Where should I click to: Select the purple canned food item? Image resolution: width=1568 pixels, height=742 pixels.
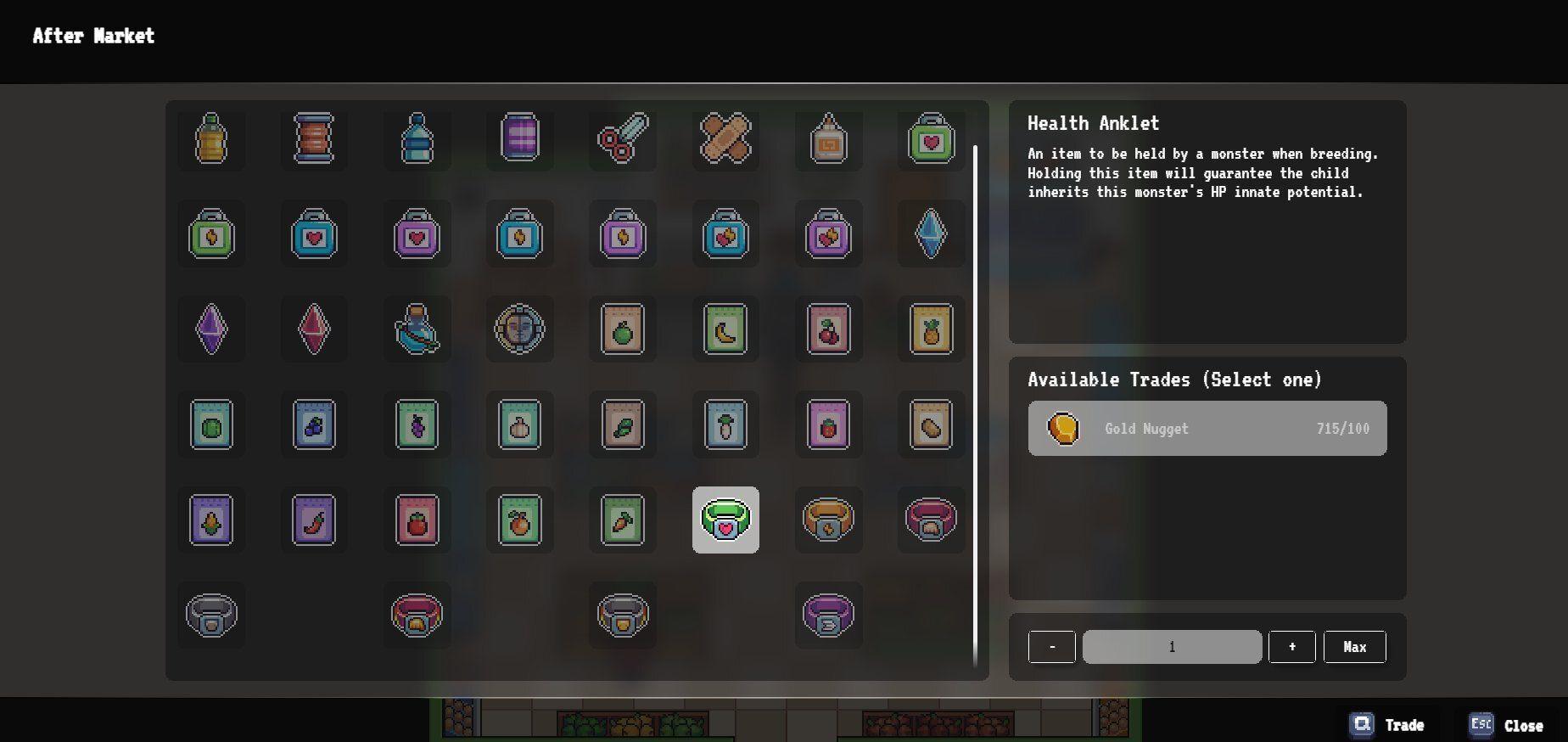coord(519,140)
